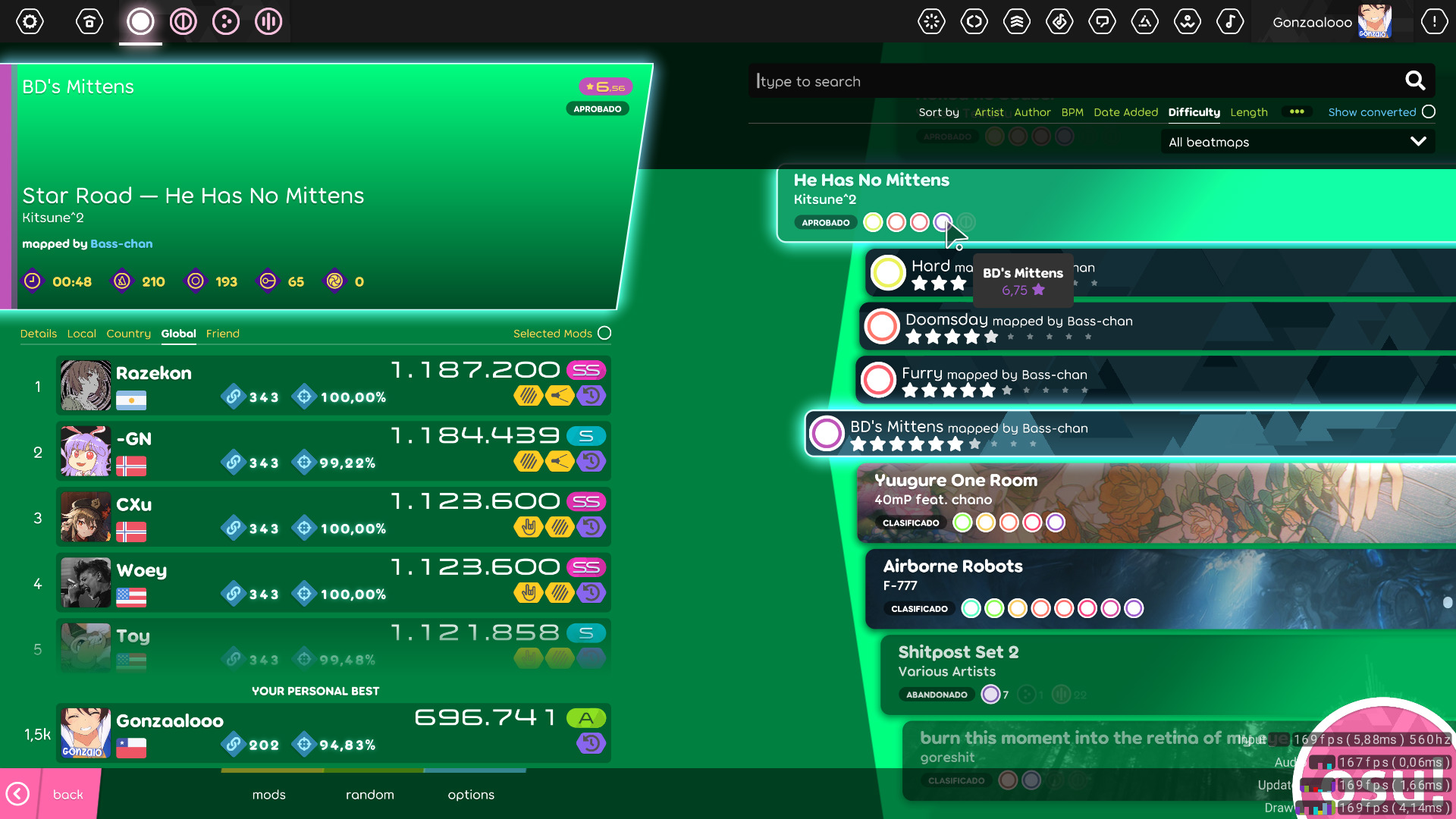Select the yellow Hard difficulty dot on He Has No Mittens
Viewport: 1456px width, 819px height.
(874, 222)
